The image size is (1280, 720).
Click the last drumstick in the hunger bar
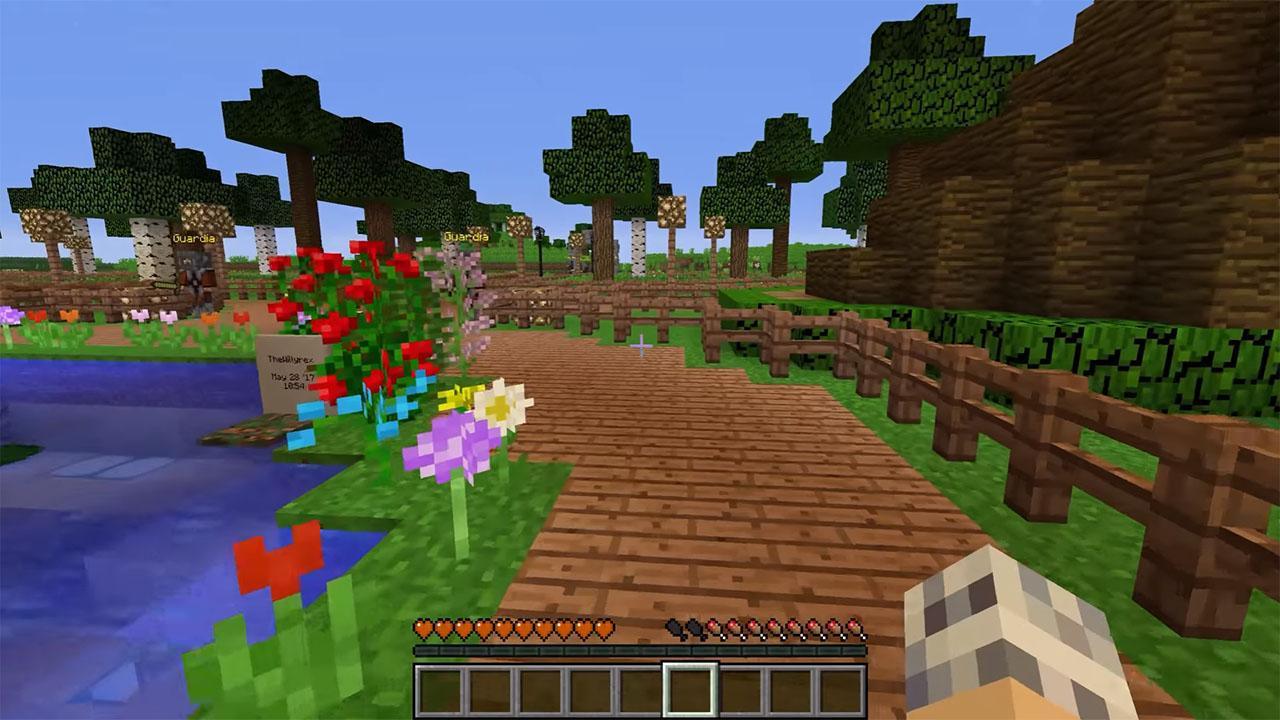pyautogui.click(x=854, y=626)
